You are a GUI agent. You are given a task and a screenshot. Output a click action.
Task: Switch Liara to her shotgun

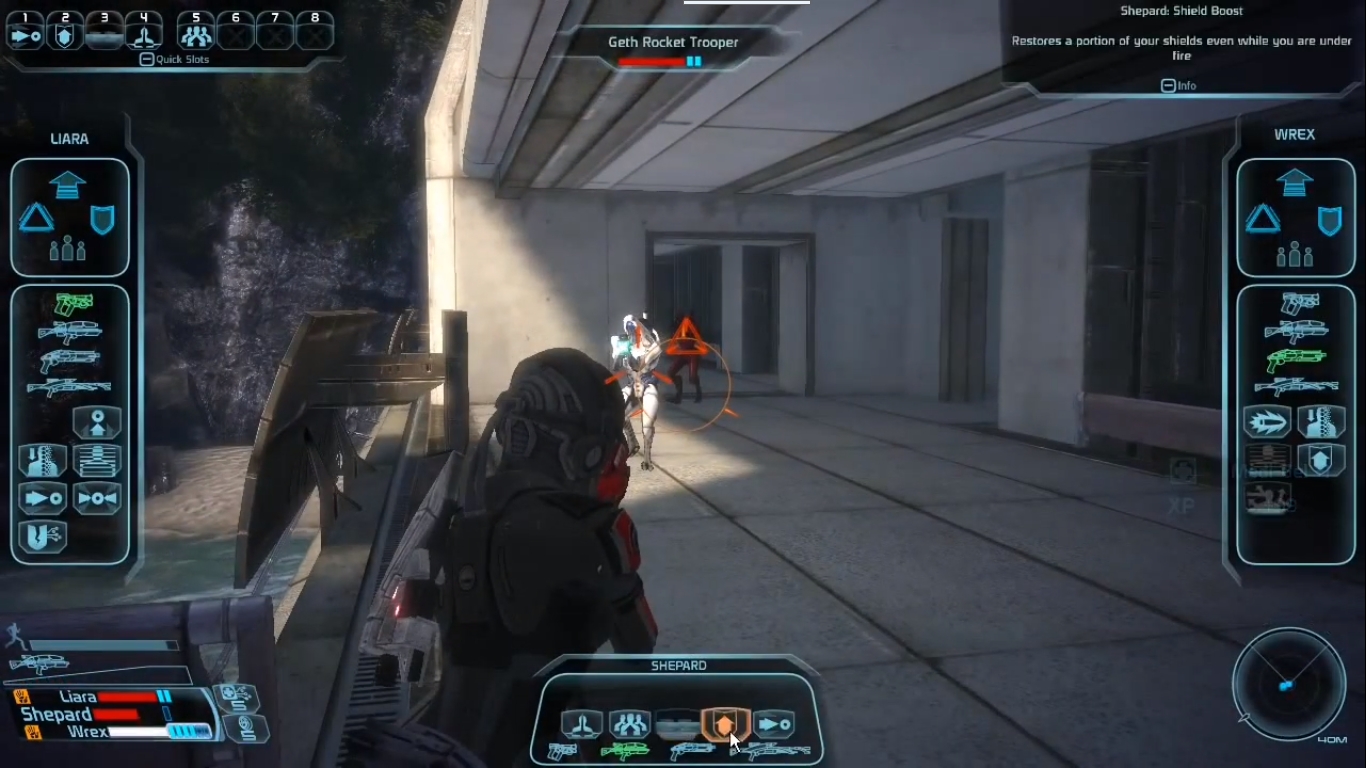[x=69, y=360]
